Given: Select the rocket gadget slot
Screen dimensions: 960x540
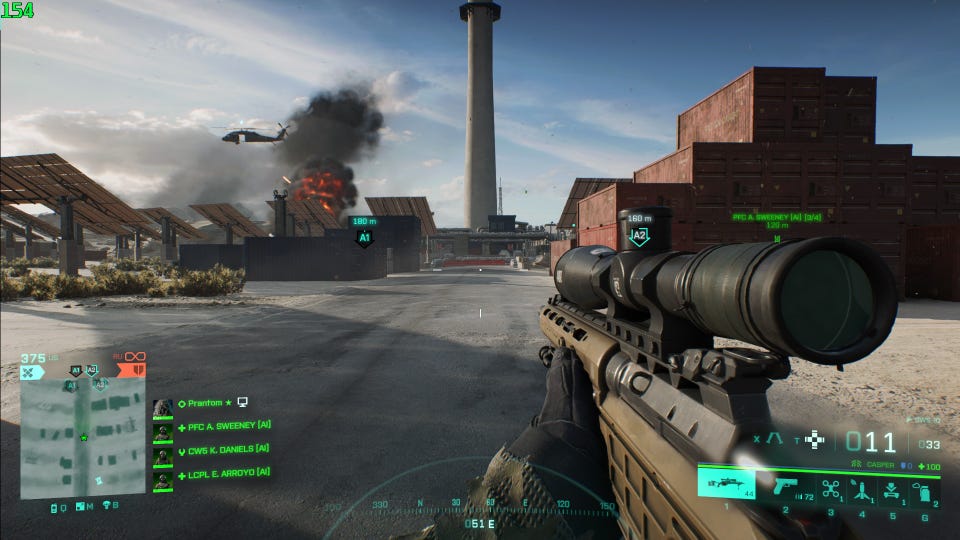Looking at the screenshot, I should tap(861, 489).
